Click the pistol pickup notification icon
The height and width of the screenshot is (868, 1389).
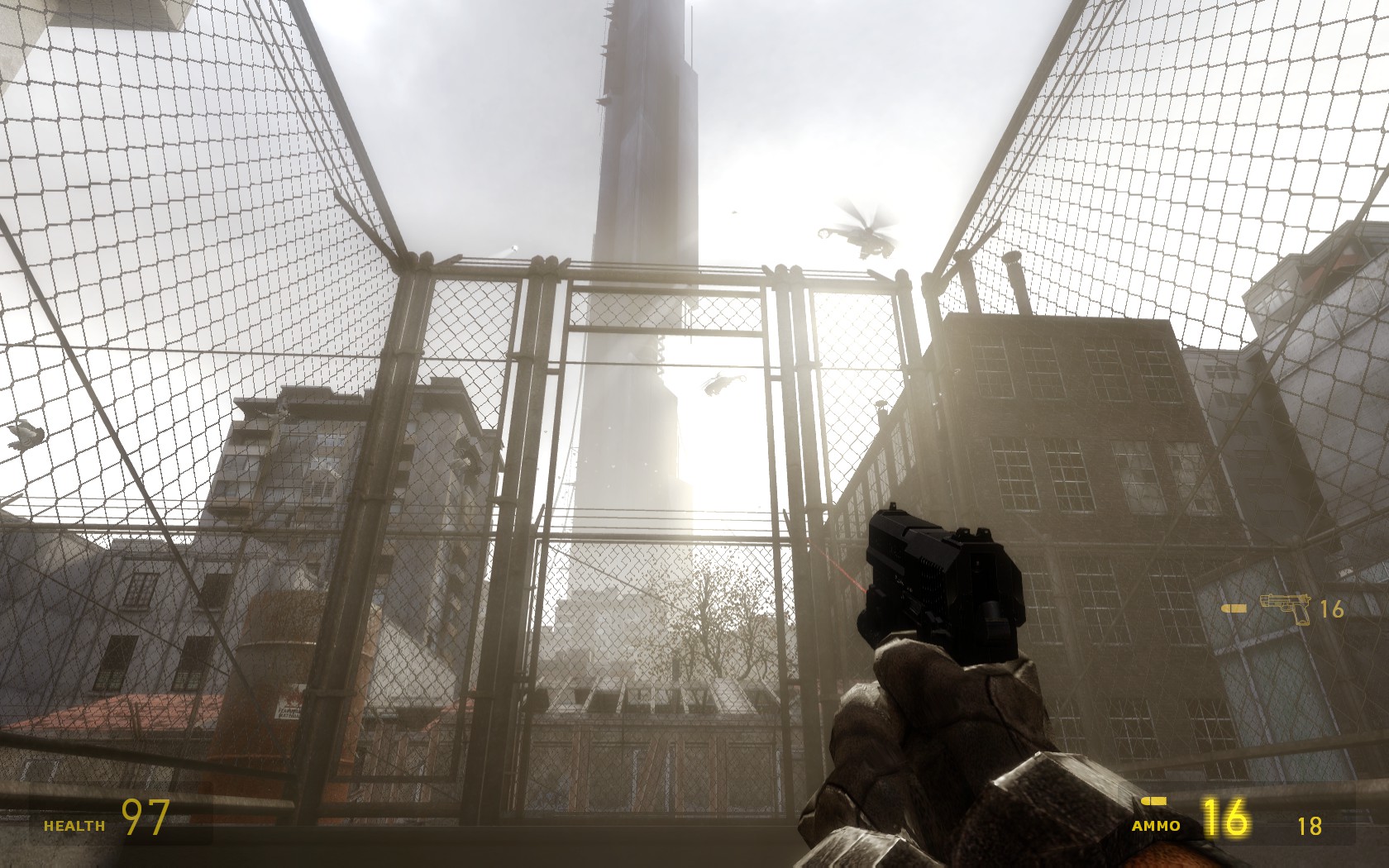(x=1286, y=608)
